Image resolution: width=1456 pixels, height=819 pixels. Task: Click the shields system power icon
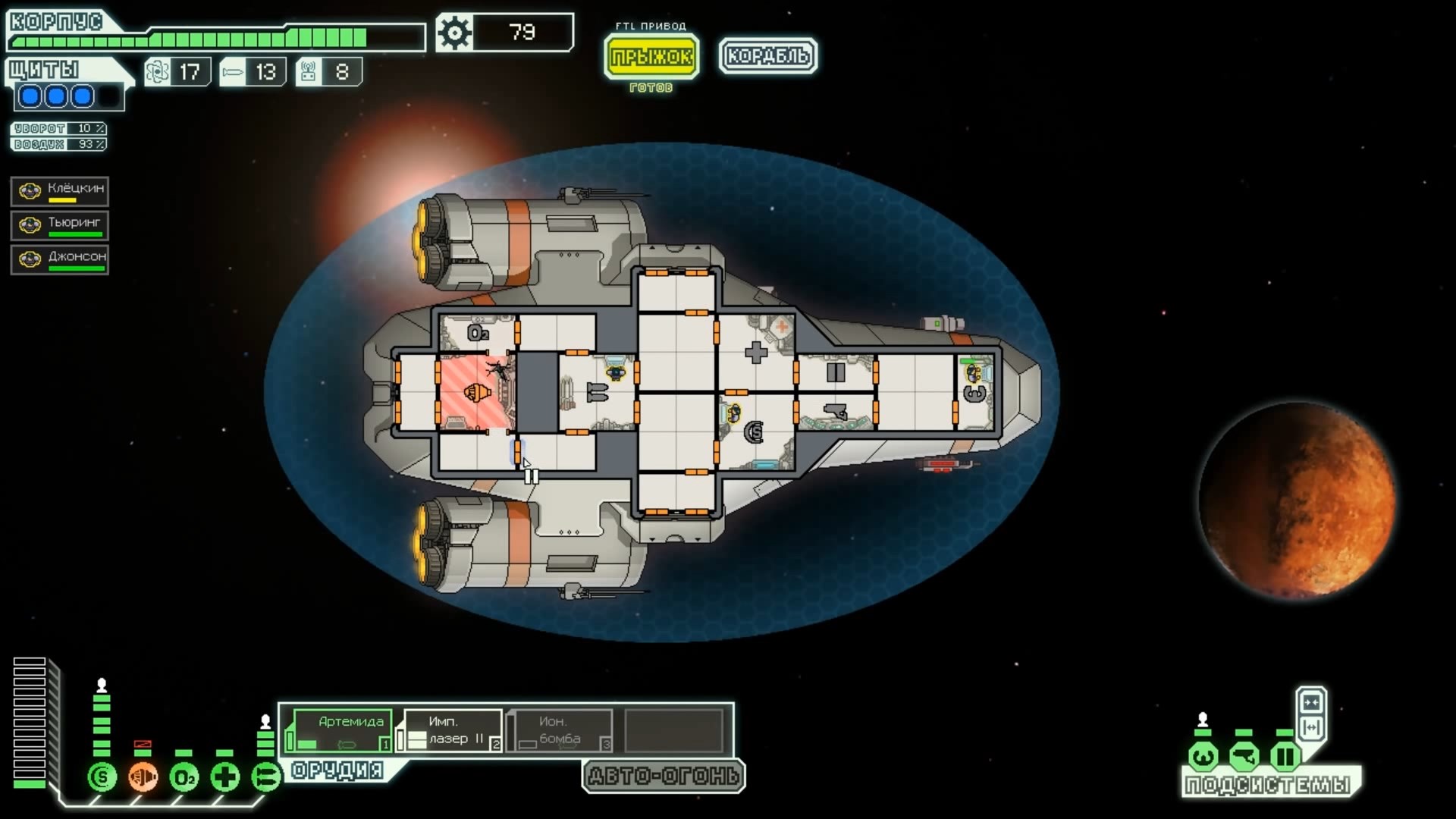pyautogui.click(x=102, y=777)
